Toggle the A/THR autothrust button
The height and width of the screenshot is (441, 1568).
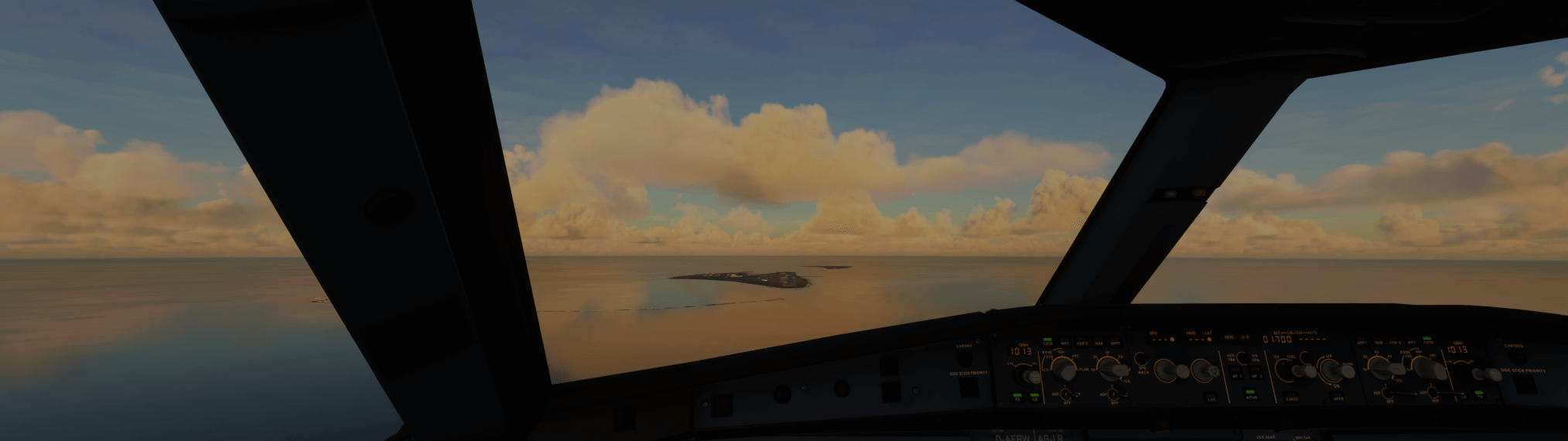tap(1250, 396)
